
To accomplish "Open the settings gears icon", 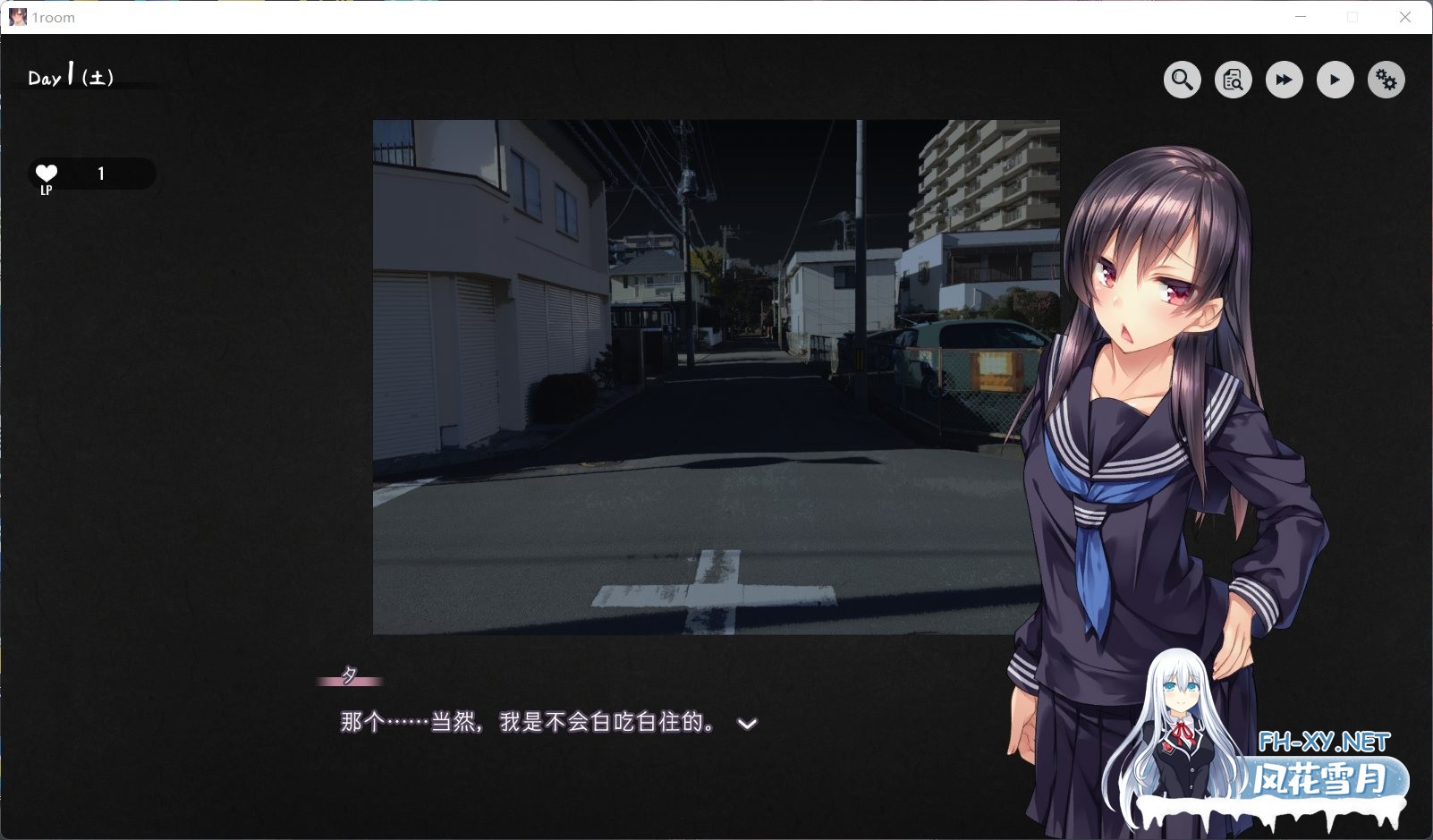I will coord(1386,81).
